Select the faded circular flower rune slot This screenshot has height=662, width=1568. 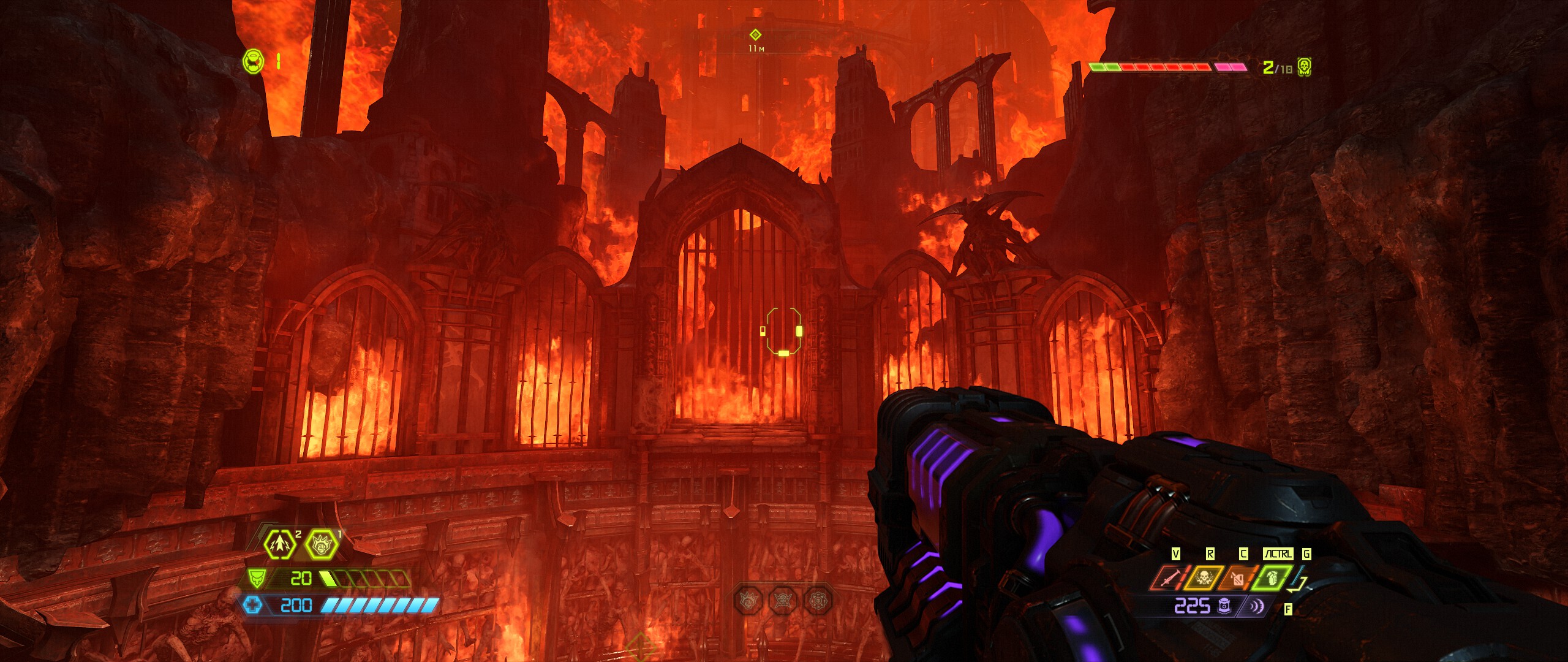[x=818, y=600]
